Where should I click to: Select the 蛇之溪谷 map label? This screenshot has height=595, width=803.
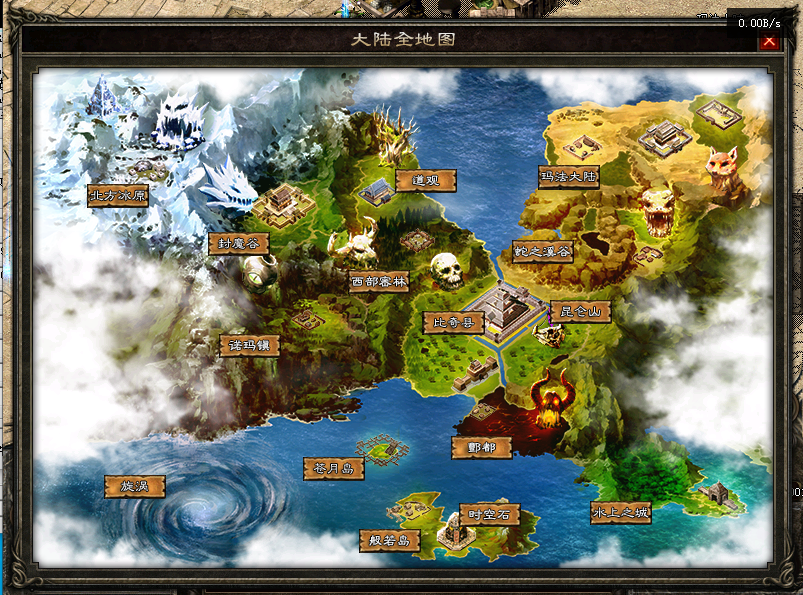click(542, 252)
